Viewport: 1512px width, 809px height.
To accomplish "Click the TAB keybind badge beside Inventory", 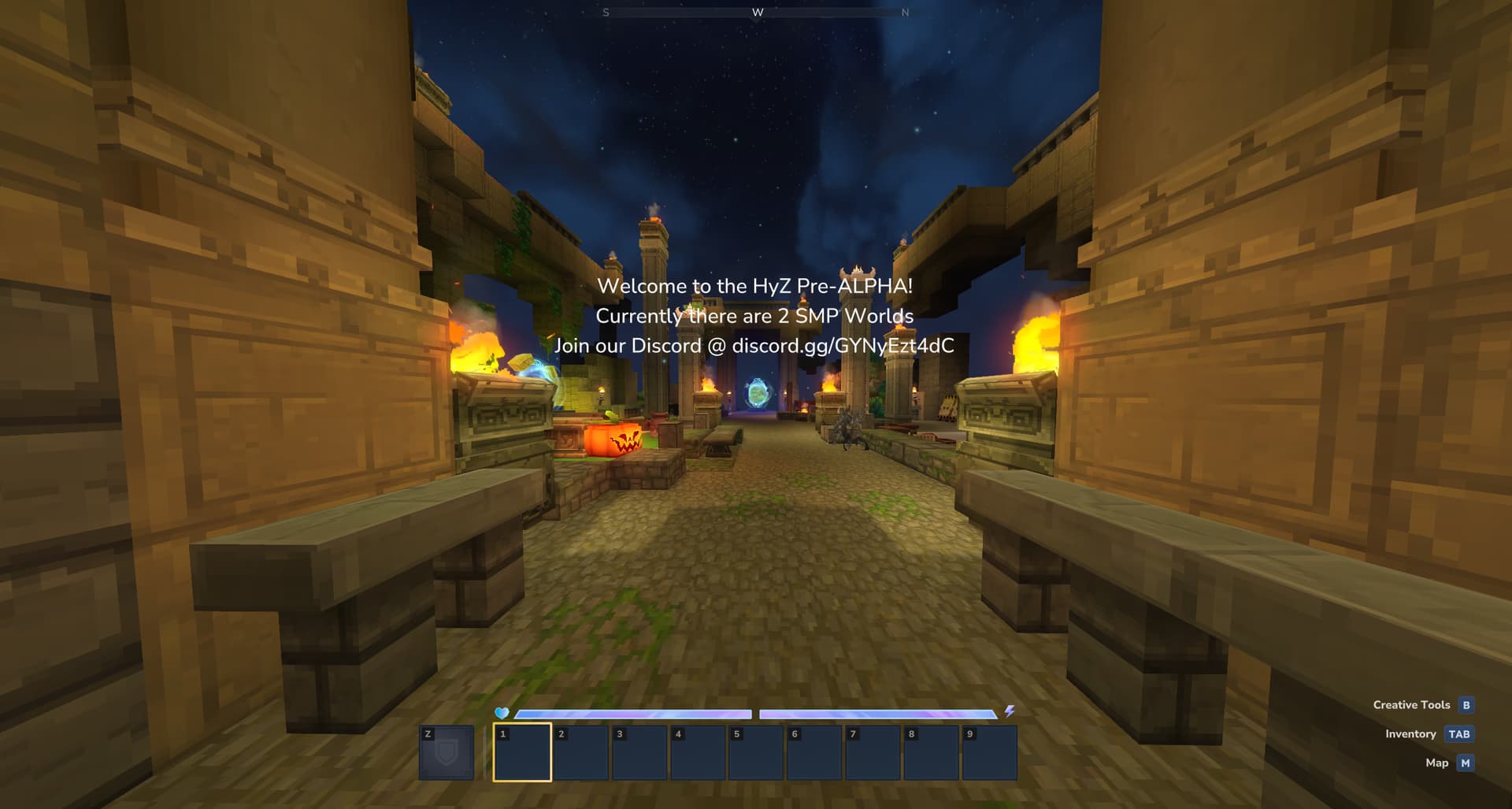I will [x=1458, y=734].
